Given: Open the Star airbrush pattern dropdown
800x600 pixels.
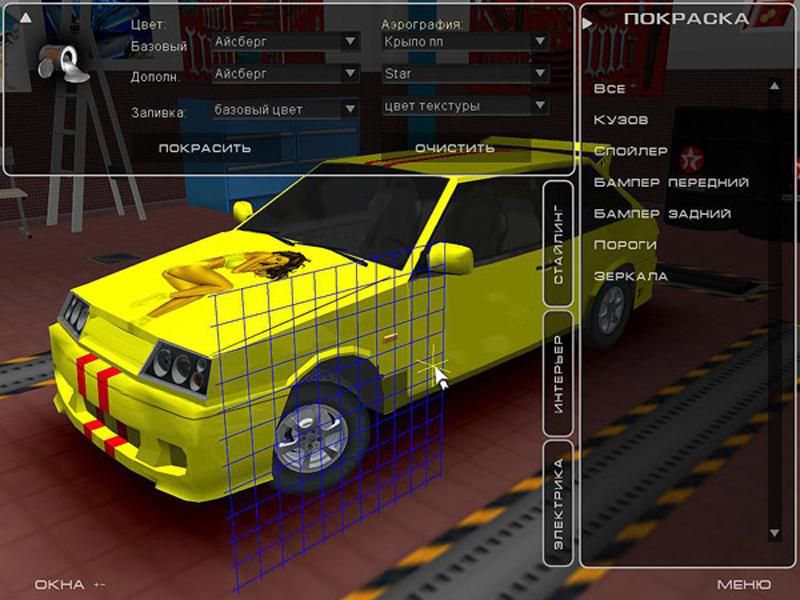Looking at the screenshot, I should coord(465,74).
